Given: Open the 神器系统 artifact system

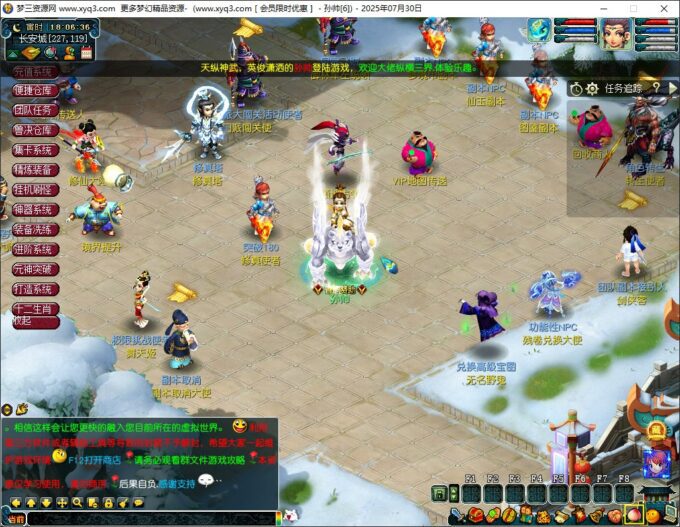Looking at the screenshot, I should [31, 210].
